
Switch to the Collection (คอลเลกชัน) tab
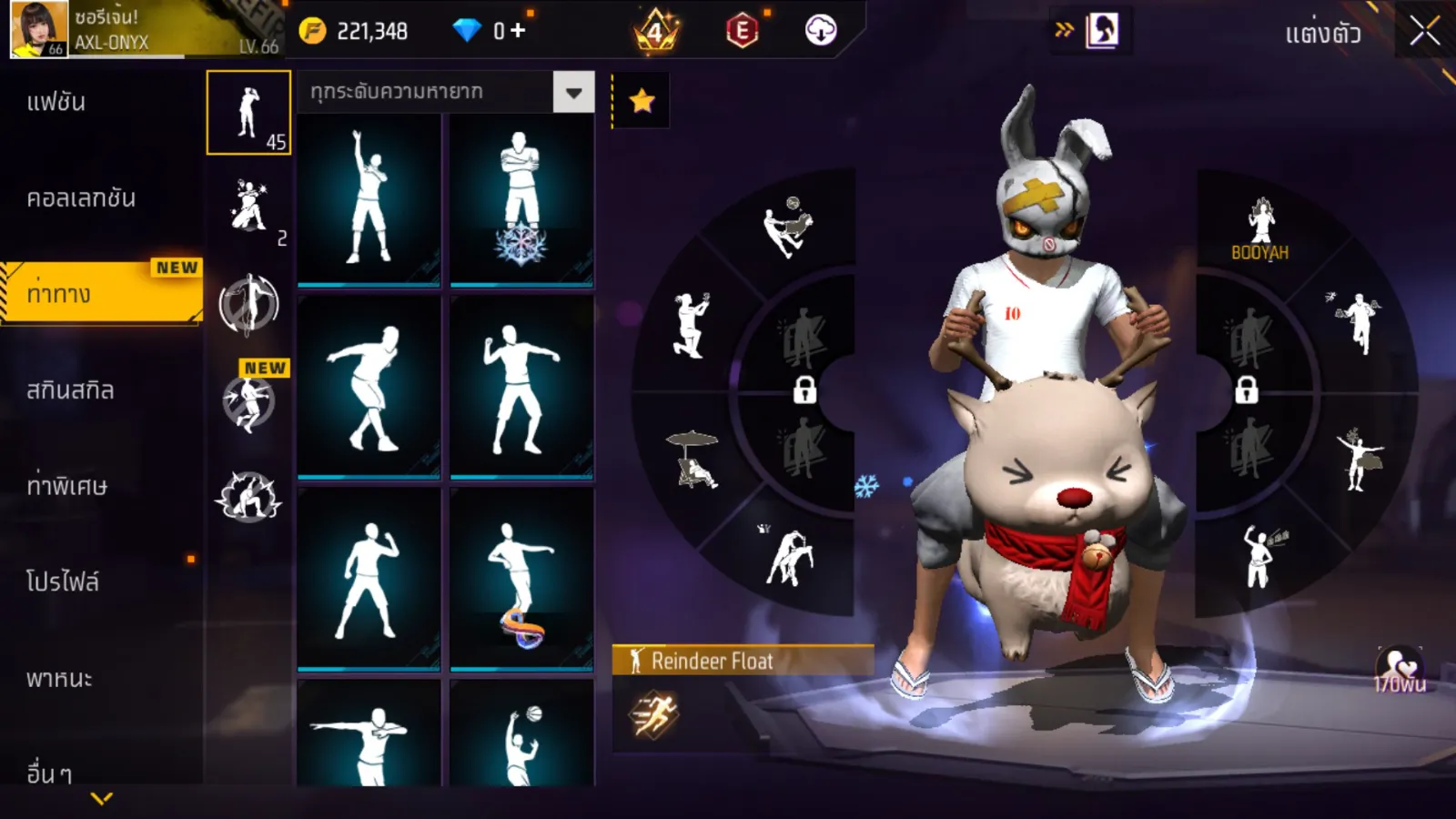coord(81,198)
